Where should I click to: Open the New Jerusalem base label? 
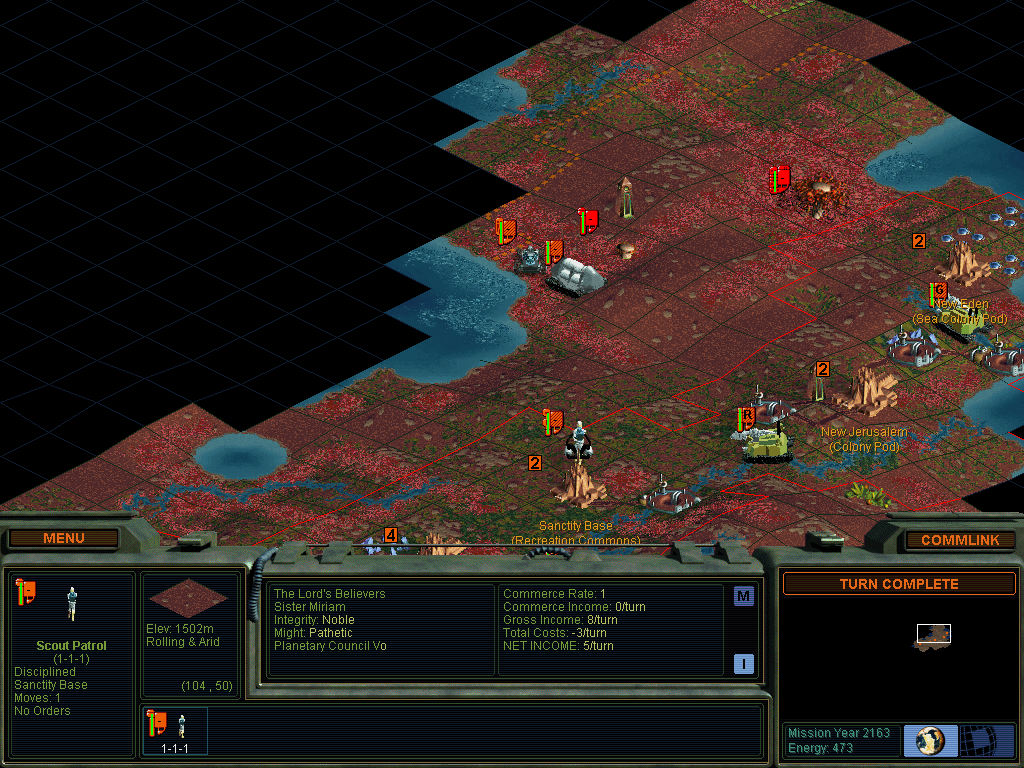[x=864, y=432]
